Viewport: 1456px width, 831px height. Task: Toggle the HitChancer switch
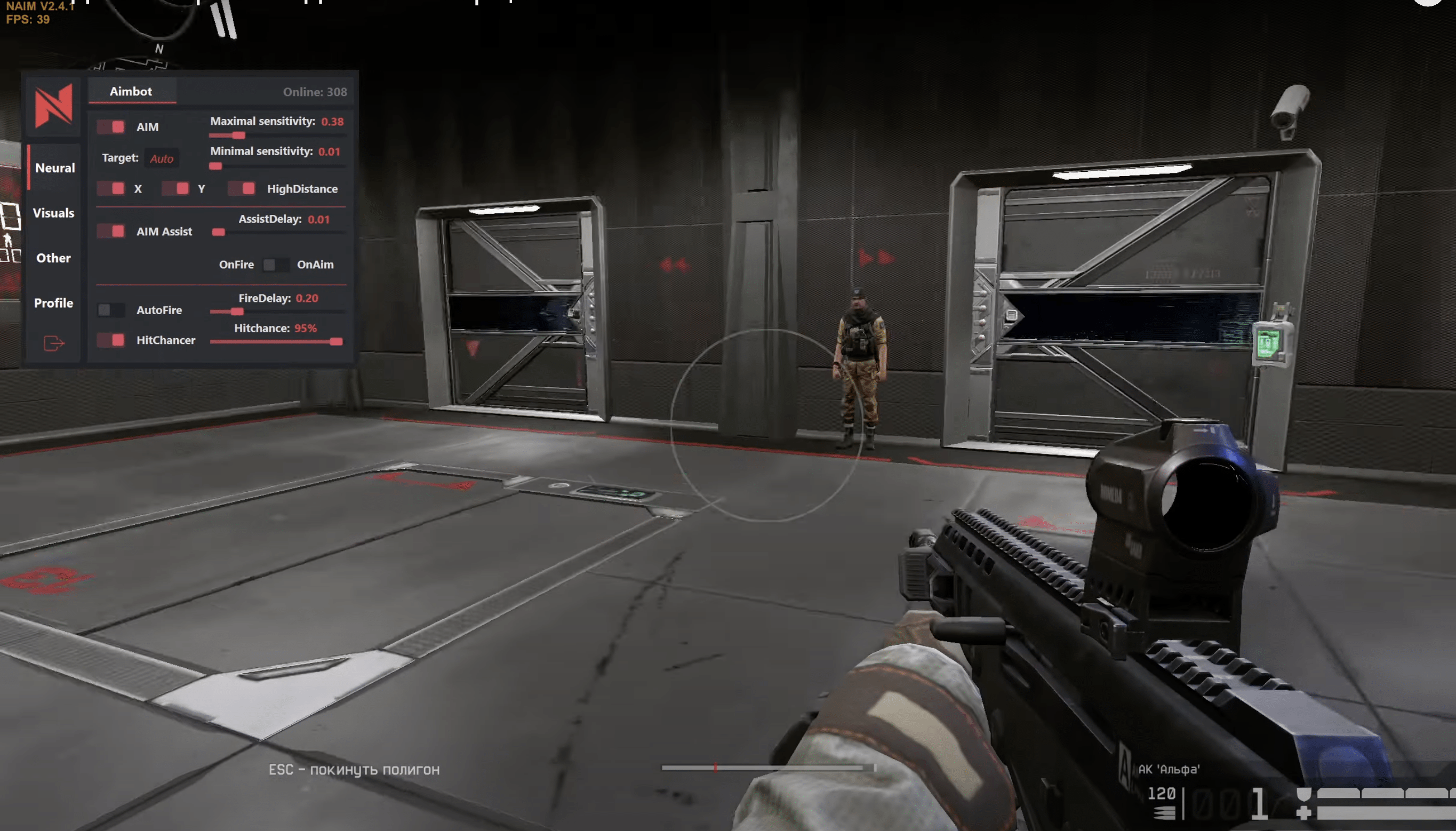[111, 340]
